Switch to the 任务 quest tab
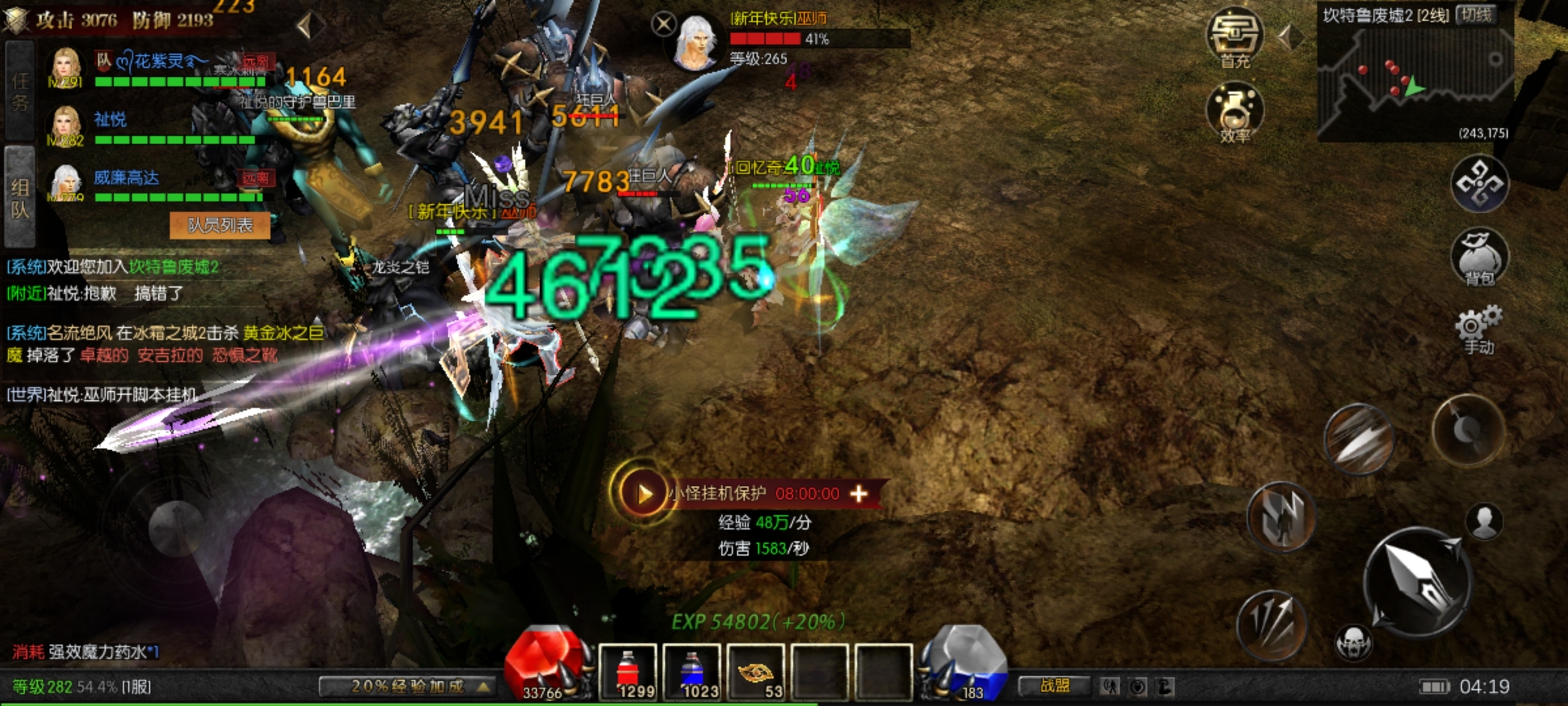This screenshot has width=1568, height=706. click(x=20, y=90)
